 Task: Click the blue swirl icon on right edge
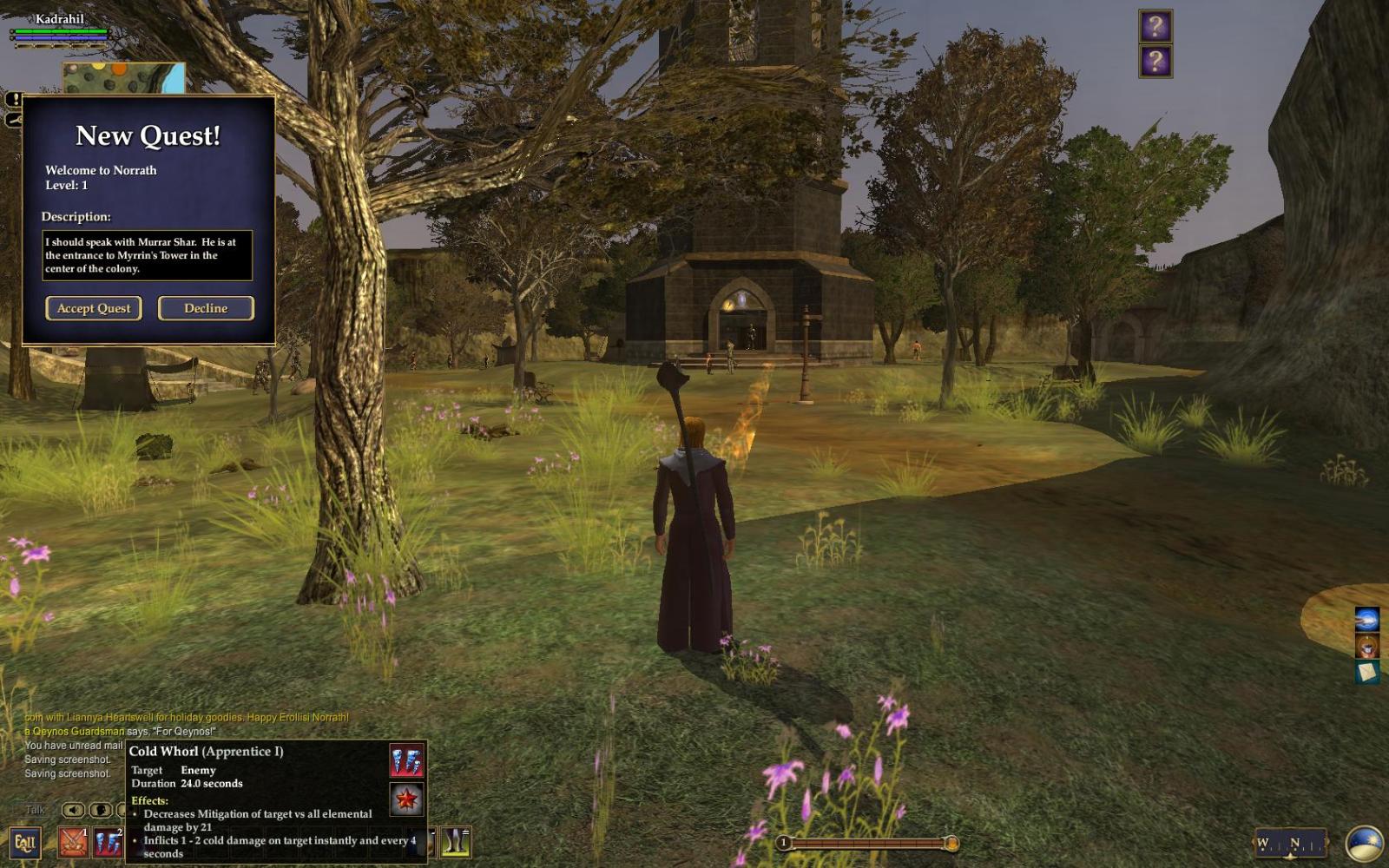[1366, 619]
